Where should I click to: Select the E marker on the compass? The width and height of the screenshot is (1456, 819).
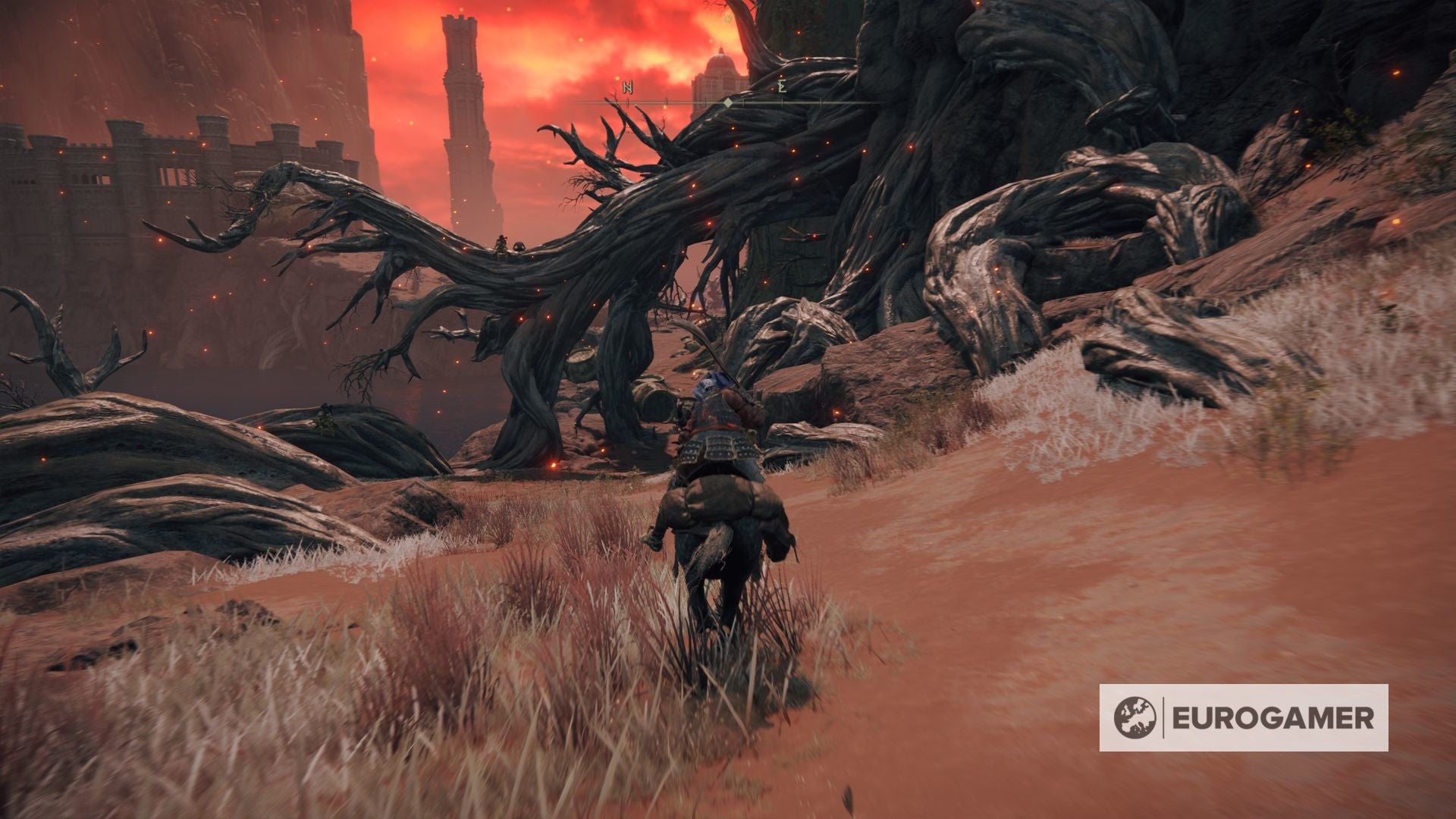pyautogui.click(x=782, y=86)
